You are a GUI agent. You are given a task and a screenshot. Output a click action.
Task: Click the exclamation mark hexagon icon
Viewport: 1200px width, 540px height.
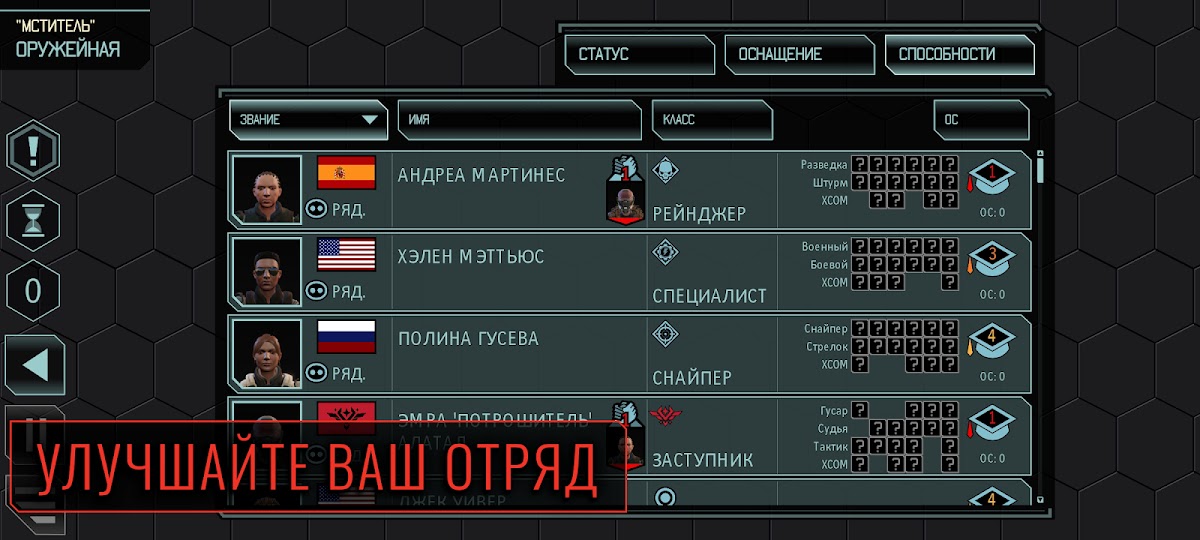coord(33,153)
